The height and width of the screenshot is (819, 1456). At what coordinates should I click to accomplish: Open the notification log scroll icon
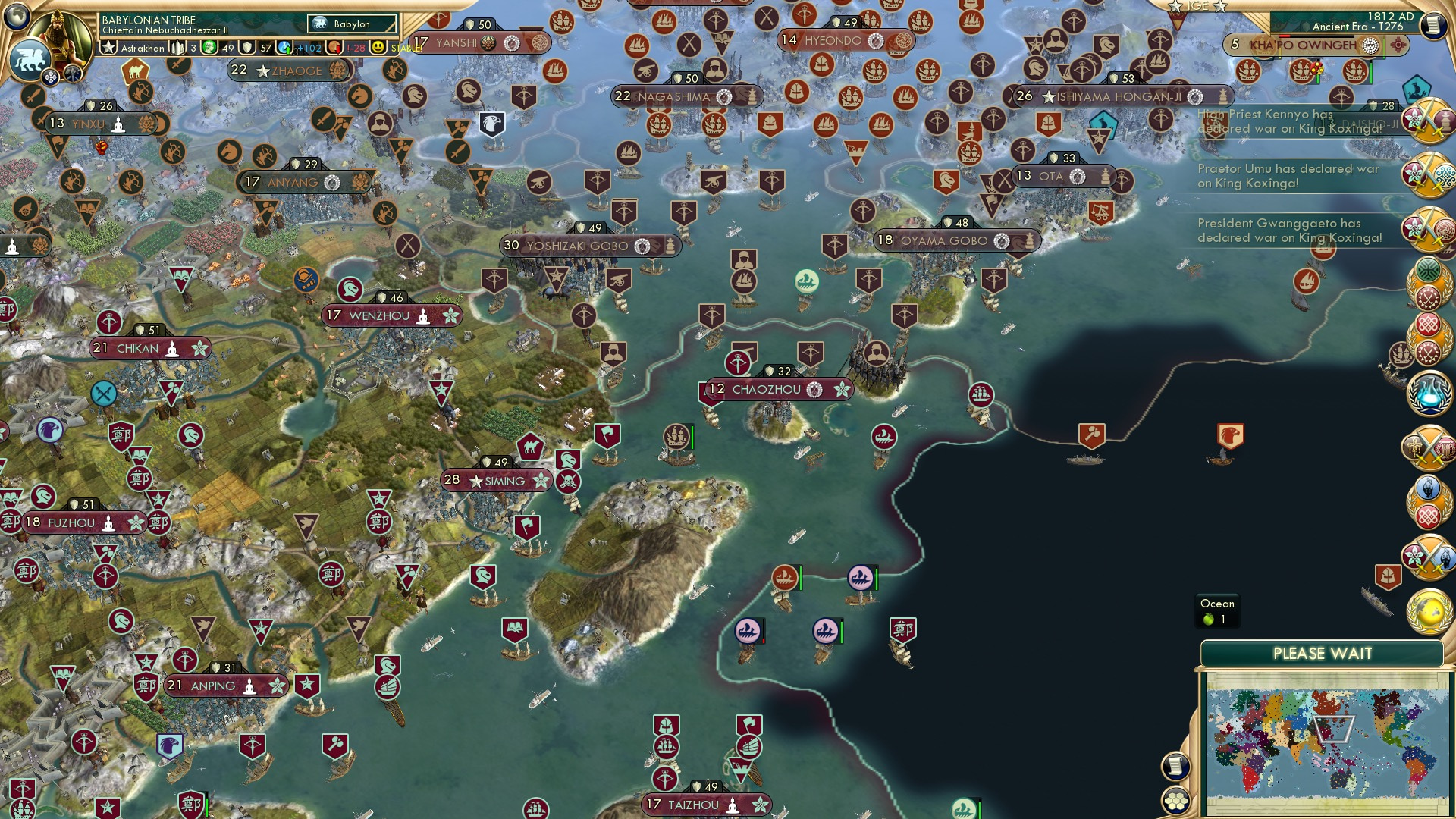(1174, 766)
